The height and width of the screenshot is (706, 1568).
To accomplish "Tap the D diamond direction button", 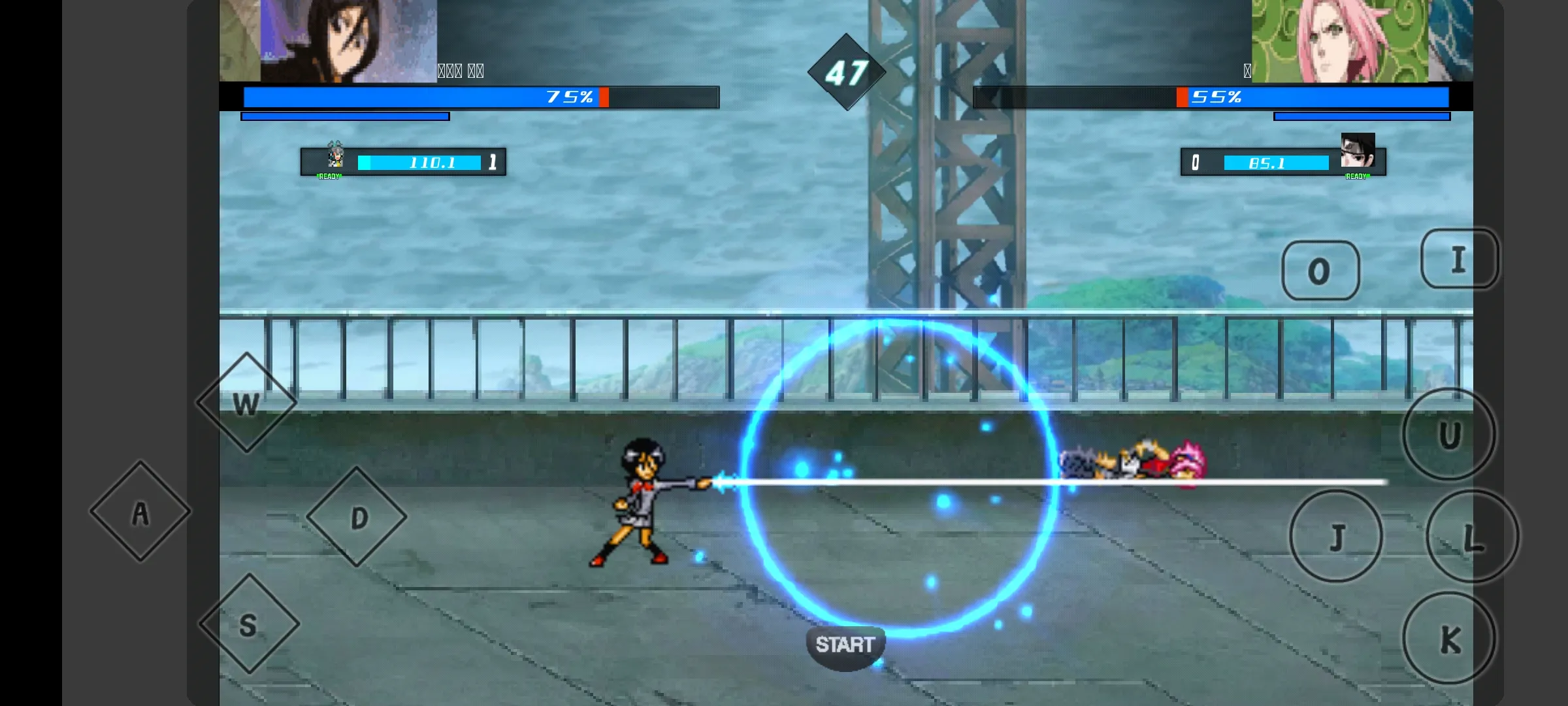I will pyautogui.click(x=357, y=517).
